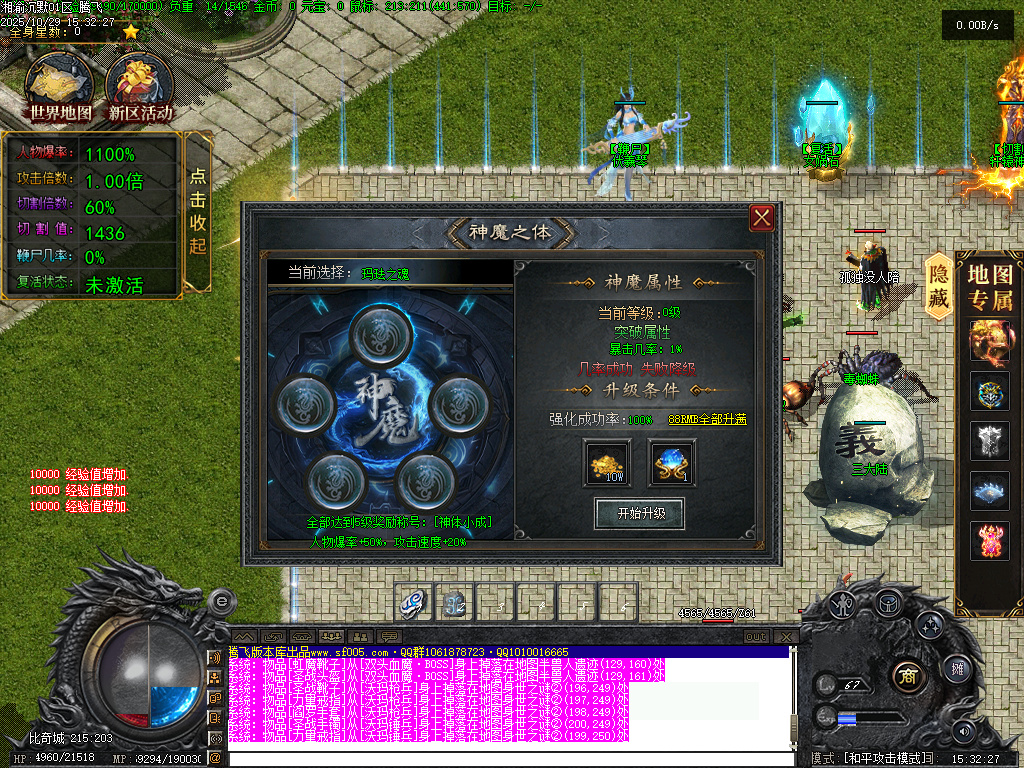
Task: Toggle the 隐藏 hide button
Action: [939, 287]
